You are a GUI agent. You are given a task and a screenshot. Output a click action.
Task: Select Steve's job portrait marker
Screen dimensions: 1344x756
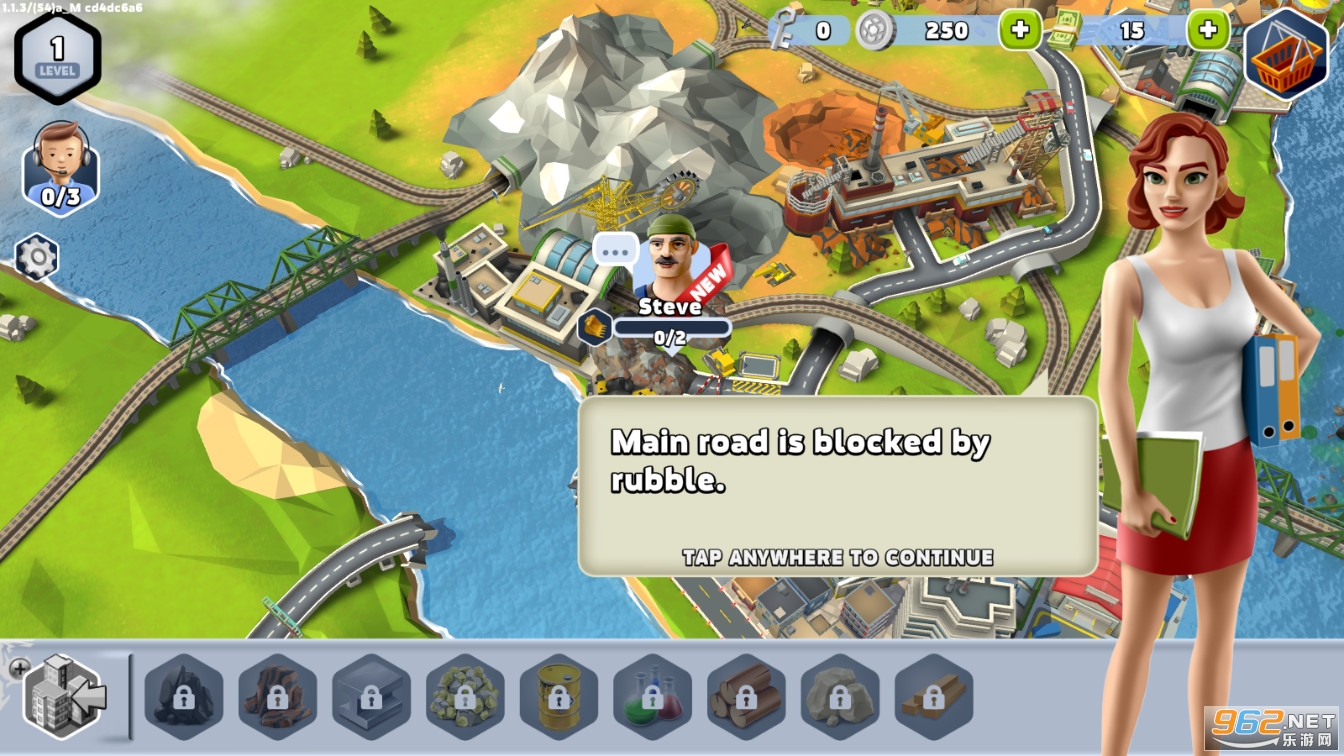(x=670, y=260)
